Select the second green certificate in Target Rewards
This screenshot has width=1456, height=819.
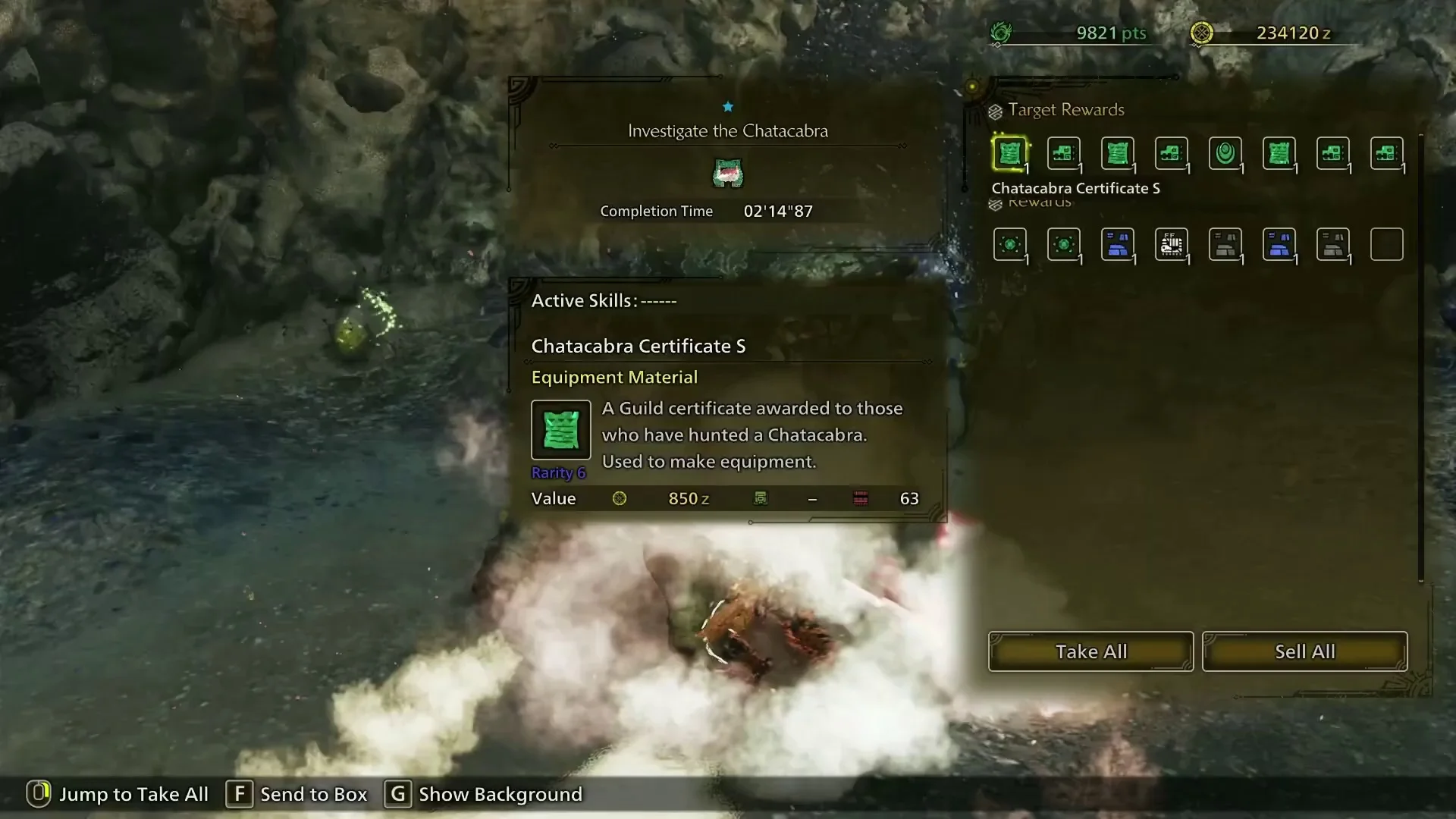pos(1117,154)
